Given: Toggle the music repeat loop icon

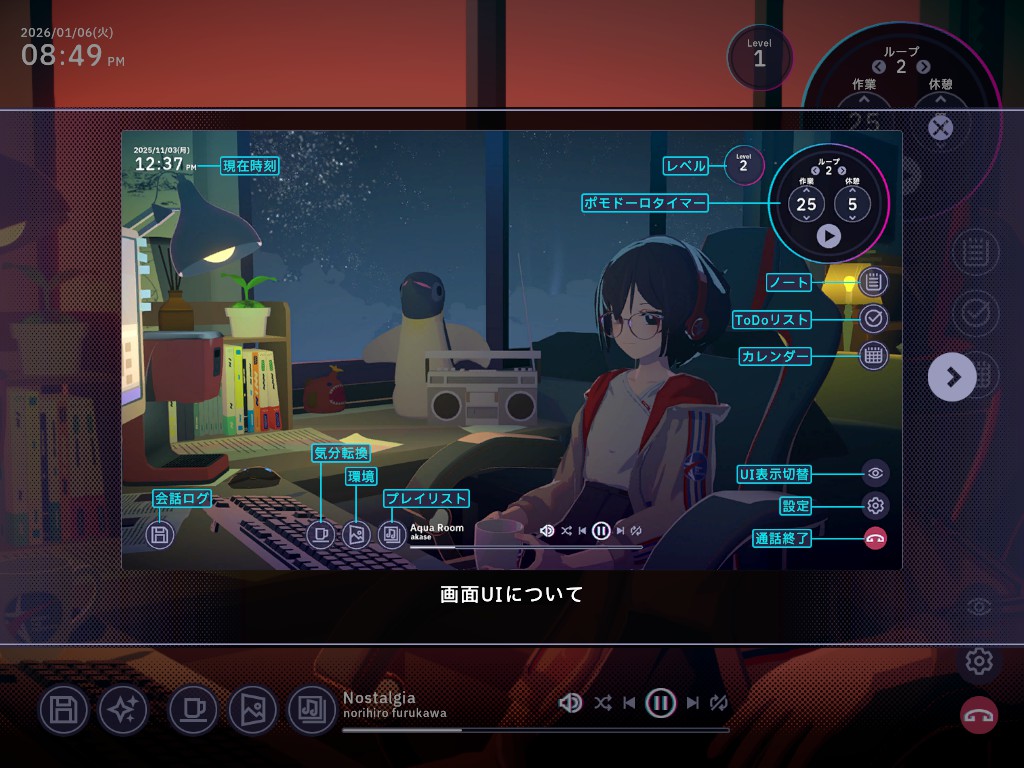Looking at the screenshot, I should coord(718,703).
